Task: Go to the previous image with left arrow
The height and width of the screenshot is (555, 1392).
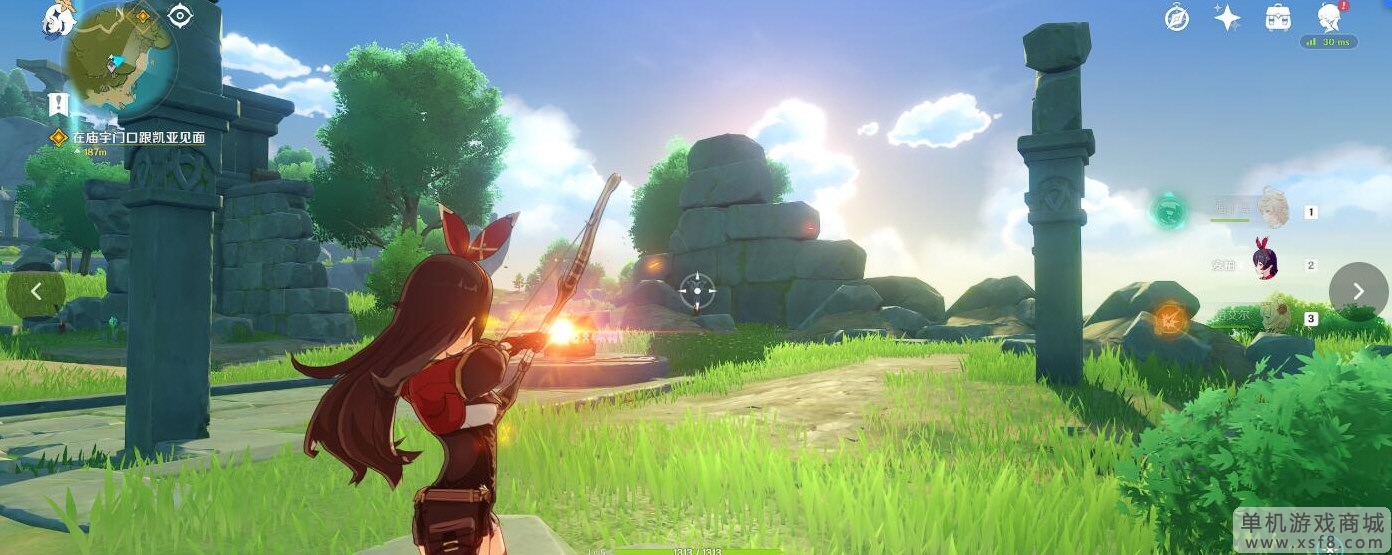Action: [x=36, y=291]
